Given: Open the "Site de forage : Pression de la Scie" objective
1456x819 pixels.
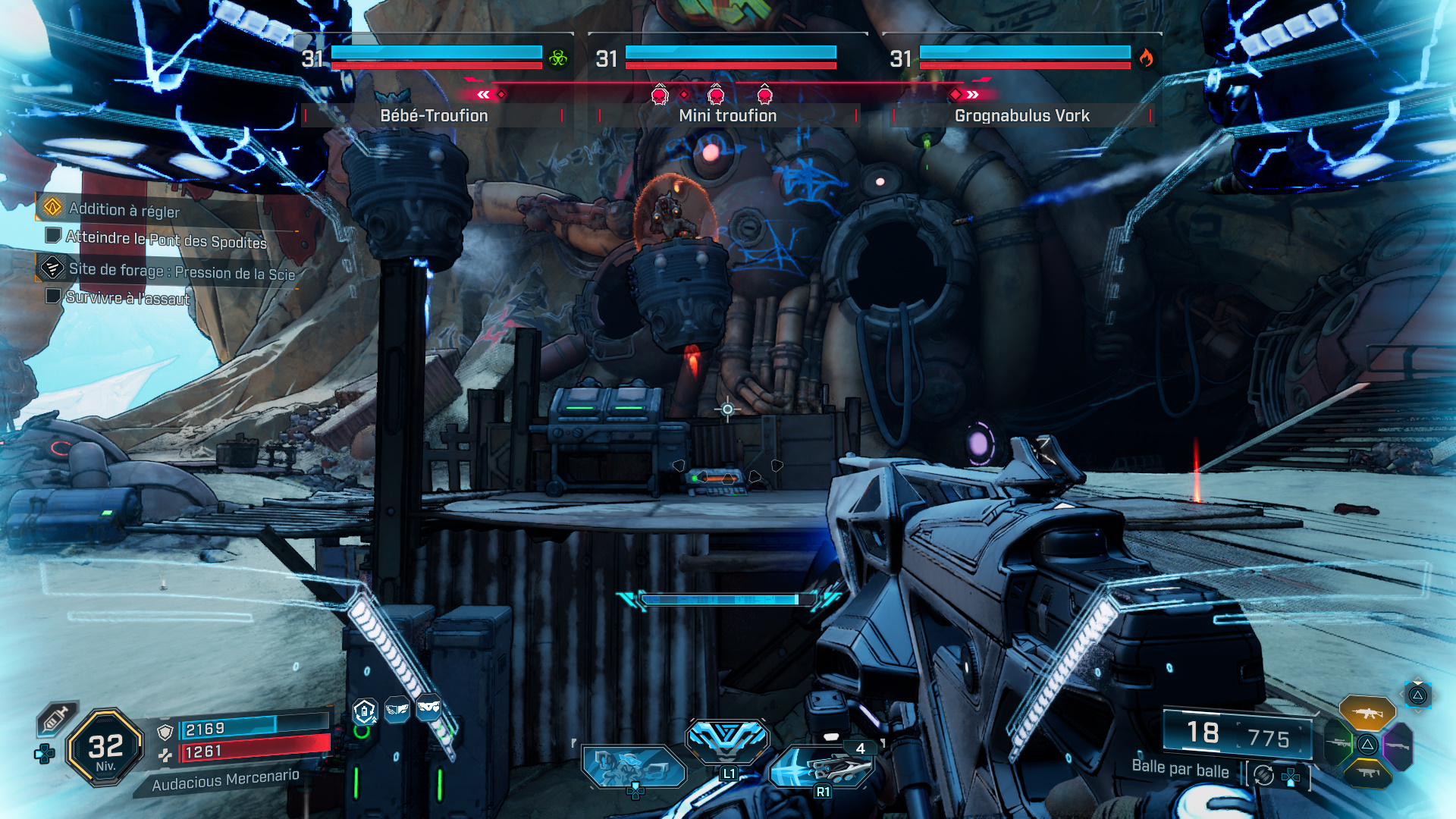Looking at the screenshot, I should (x=181, y=271).
